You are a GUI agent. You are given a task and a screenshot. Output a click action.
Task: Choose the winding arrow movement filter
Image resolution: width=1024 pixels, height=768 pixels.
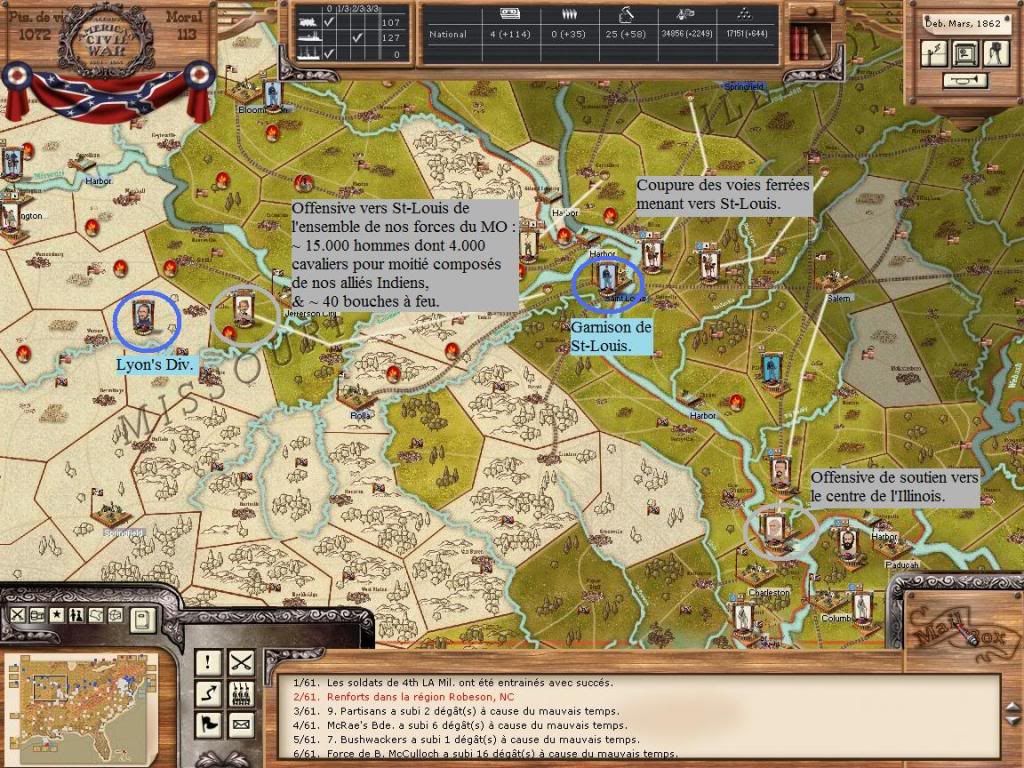click(208, 692)
